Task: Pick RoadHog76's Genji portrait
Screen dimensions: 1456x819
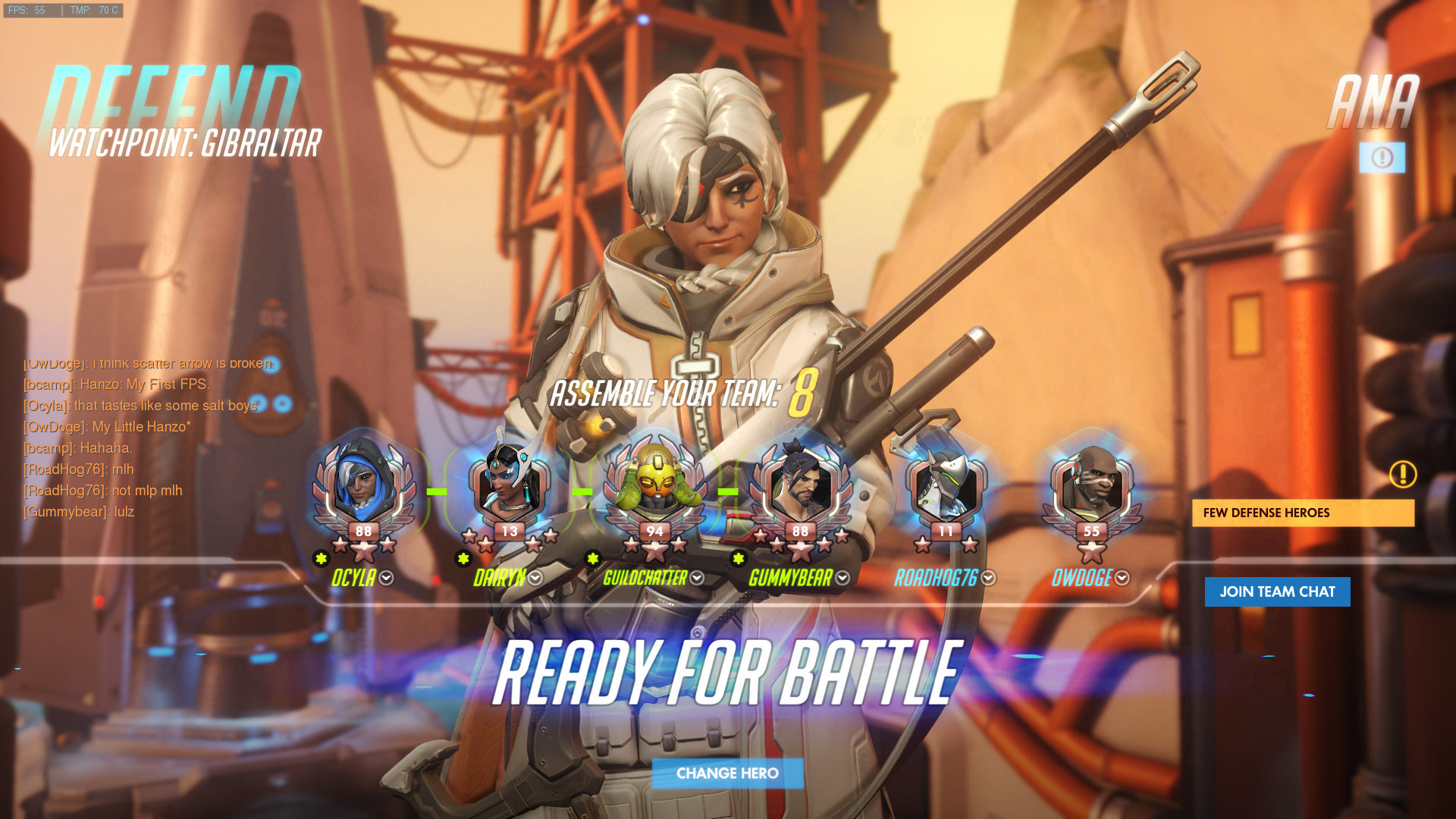Action: [x=946, y=485]
